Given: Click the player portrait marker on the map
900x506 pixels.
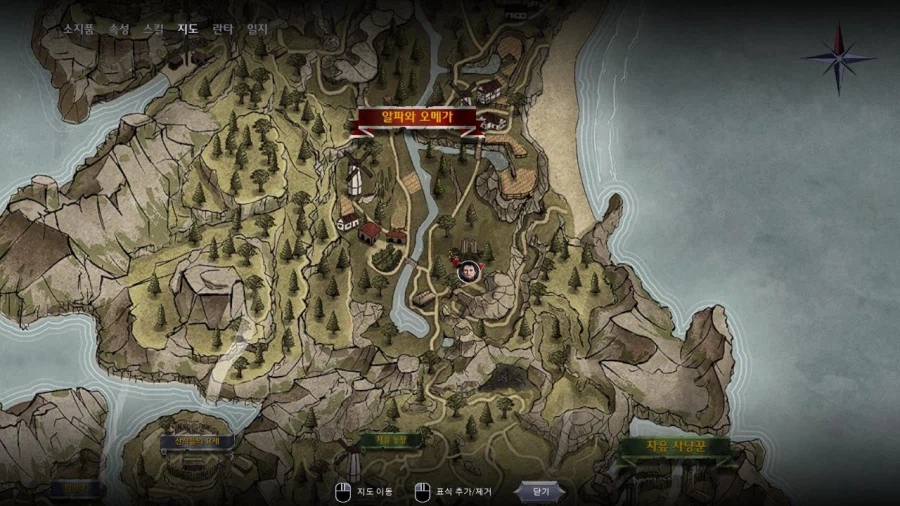Looking at the screenshot, I should [467, 271].
